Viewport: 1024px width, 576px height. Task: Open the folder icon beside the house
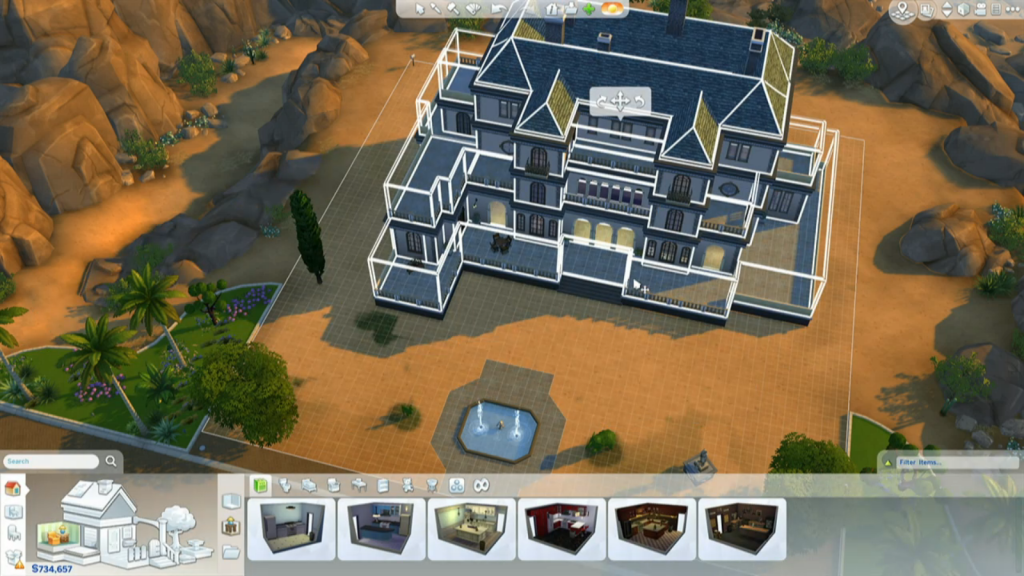point(231,551)
